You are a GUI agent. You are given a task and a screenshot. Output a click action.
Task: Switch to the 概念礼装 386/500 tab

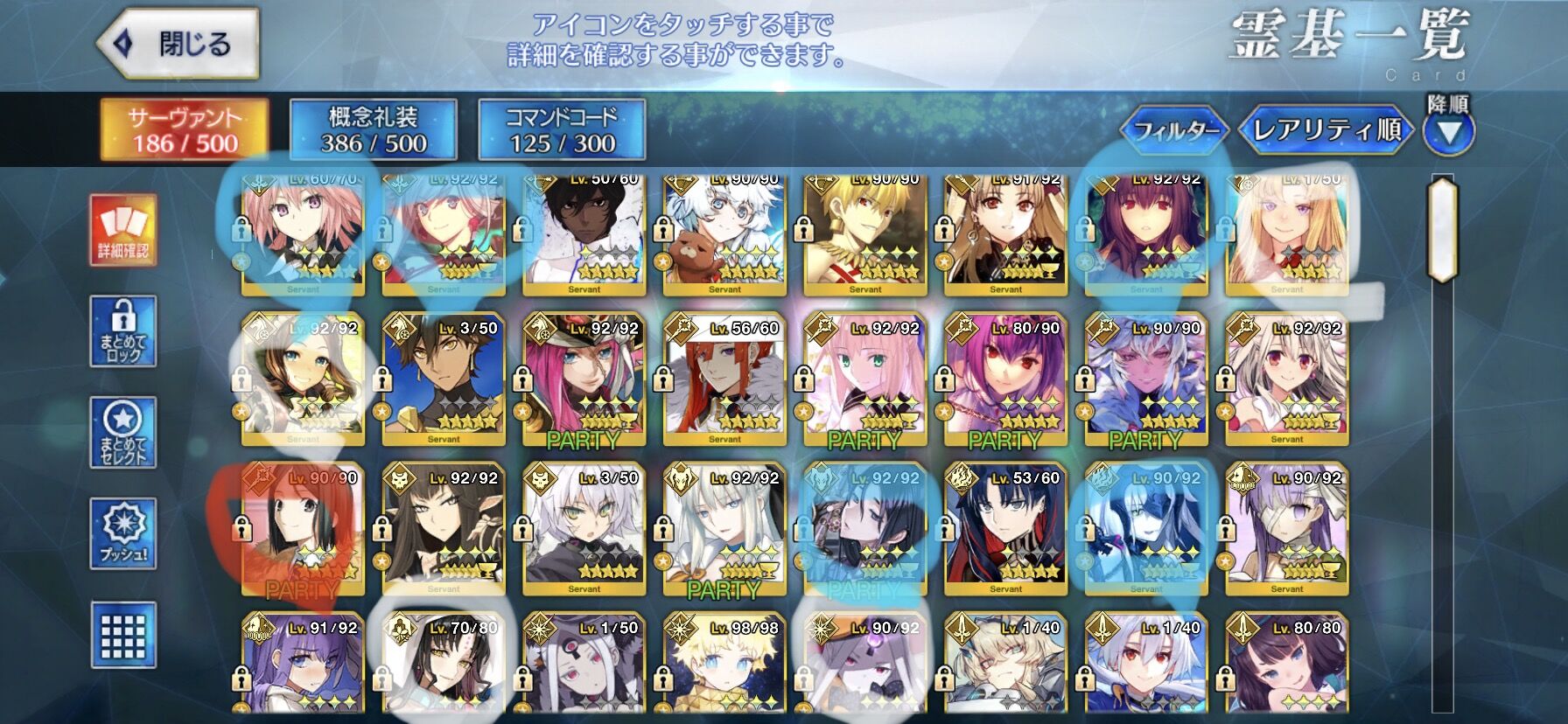click(x=376, y=128)
